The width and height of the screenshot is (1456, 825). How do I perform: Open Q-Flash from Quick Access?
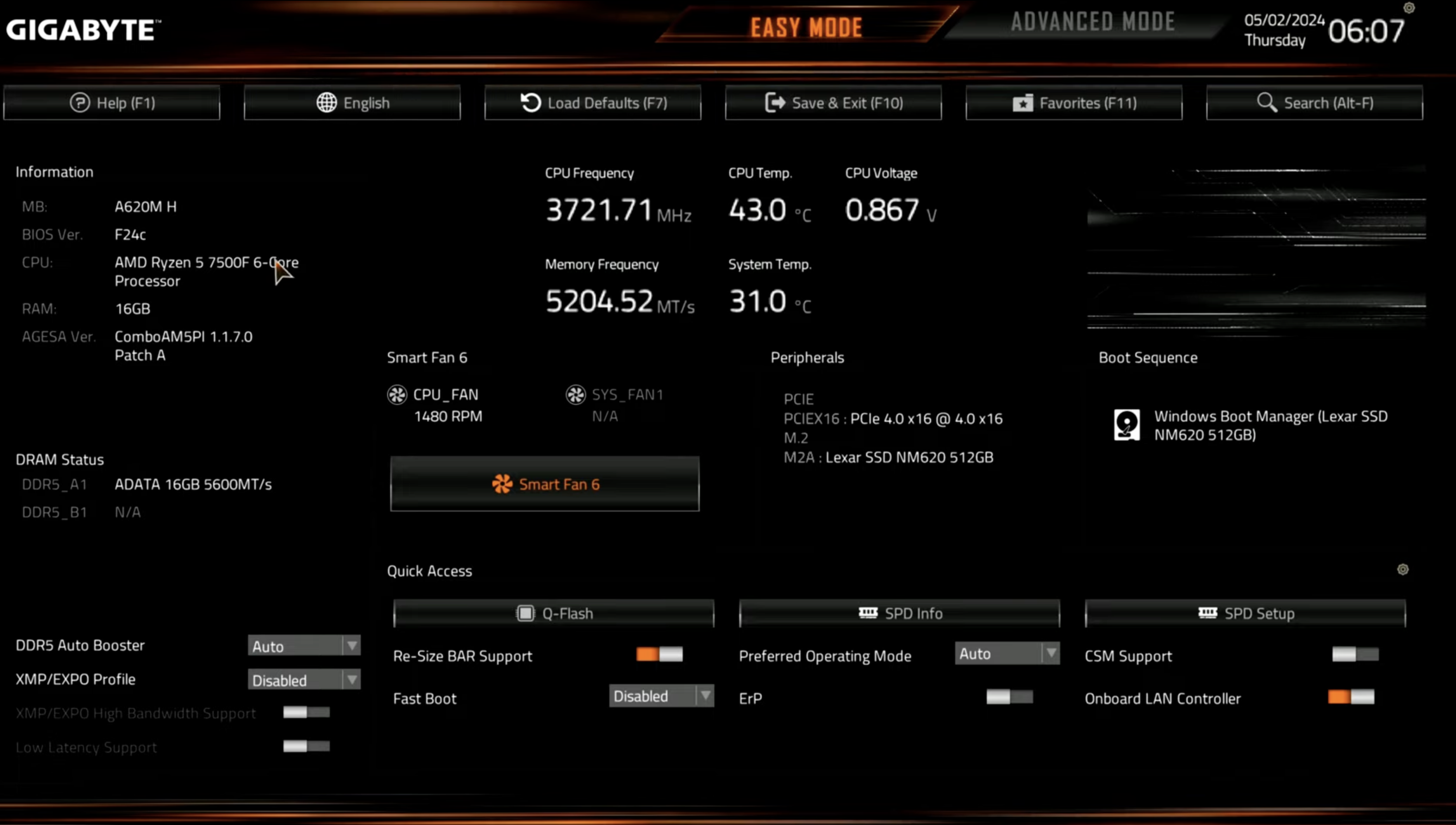click(x=554, y=613)
